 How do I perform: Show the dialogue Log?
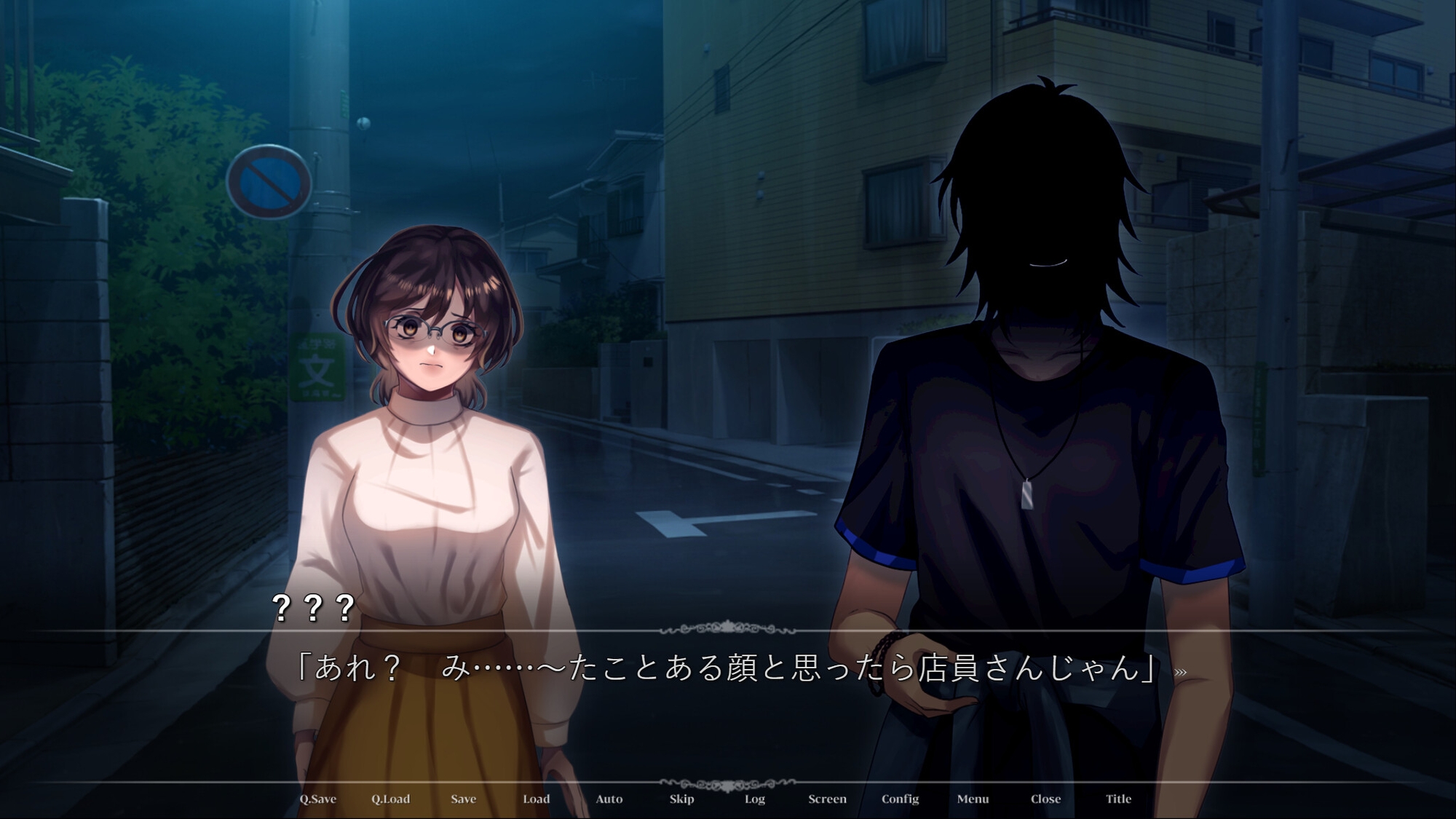click(754, 799)
